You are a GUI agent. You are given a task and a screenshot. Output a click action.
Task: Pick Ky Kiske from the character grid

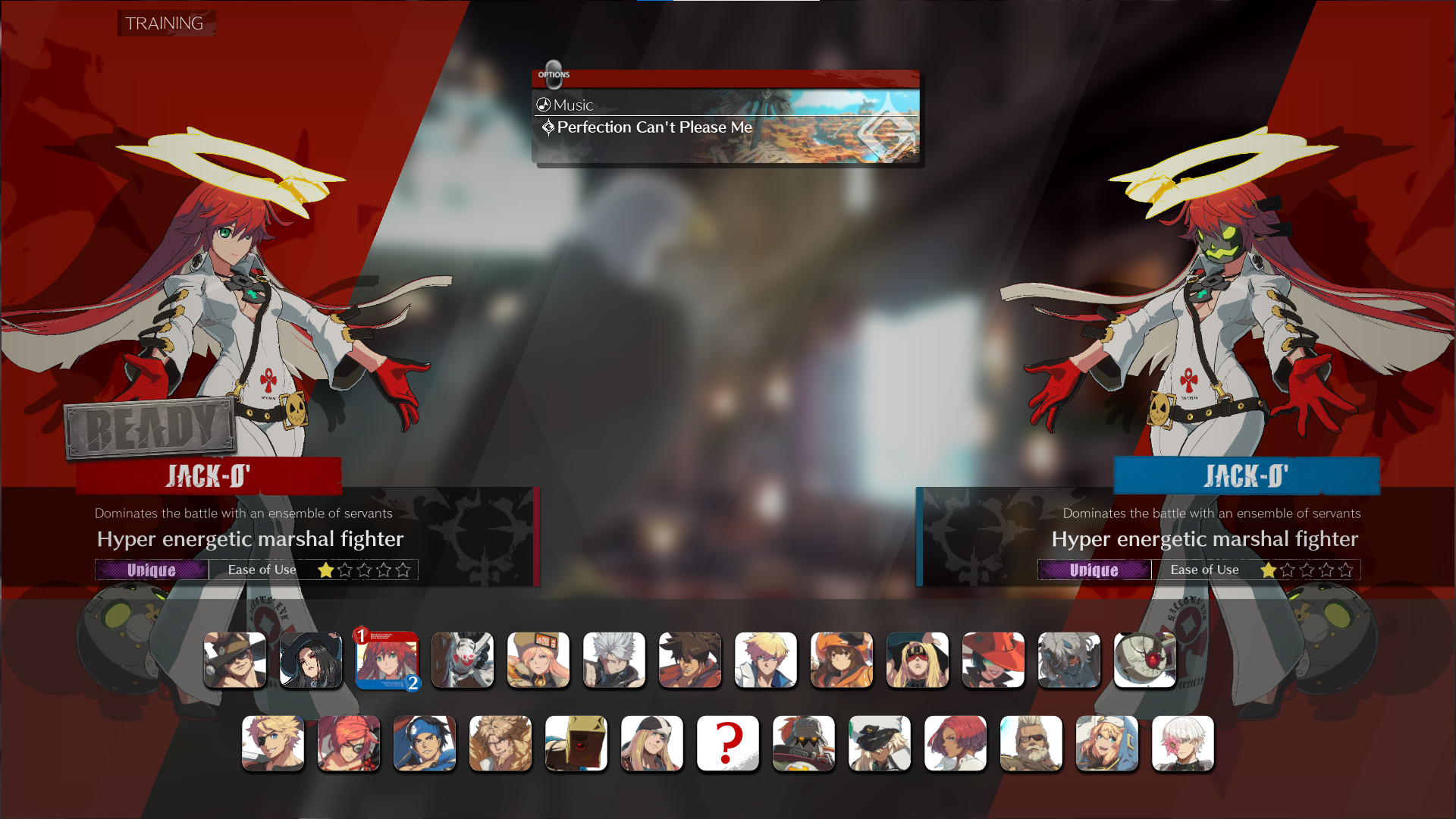[x=766, y=660]
